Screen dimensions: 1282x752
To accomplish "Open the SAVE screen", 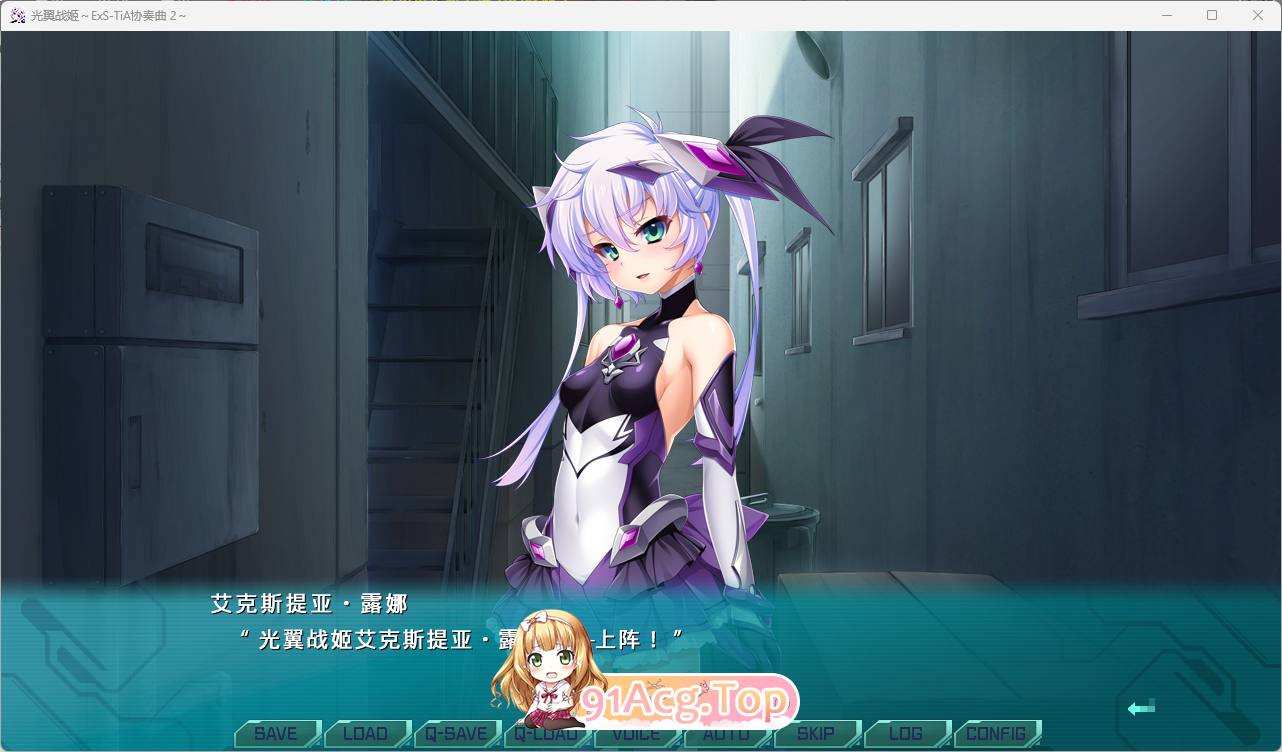I will pos(276,733).
